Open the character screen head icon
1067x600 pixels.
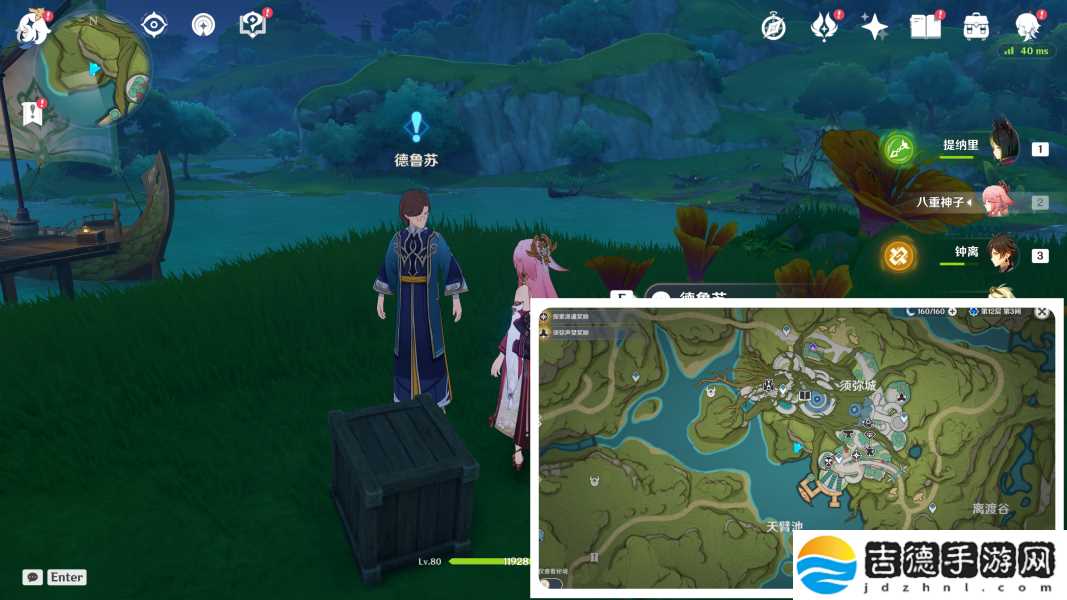coord(1027,27)
